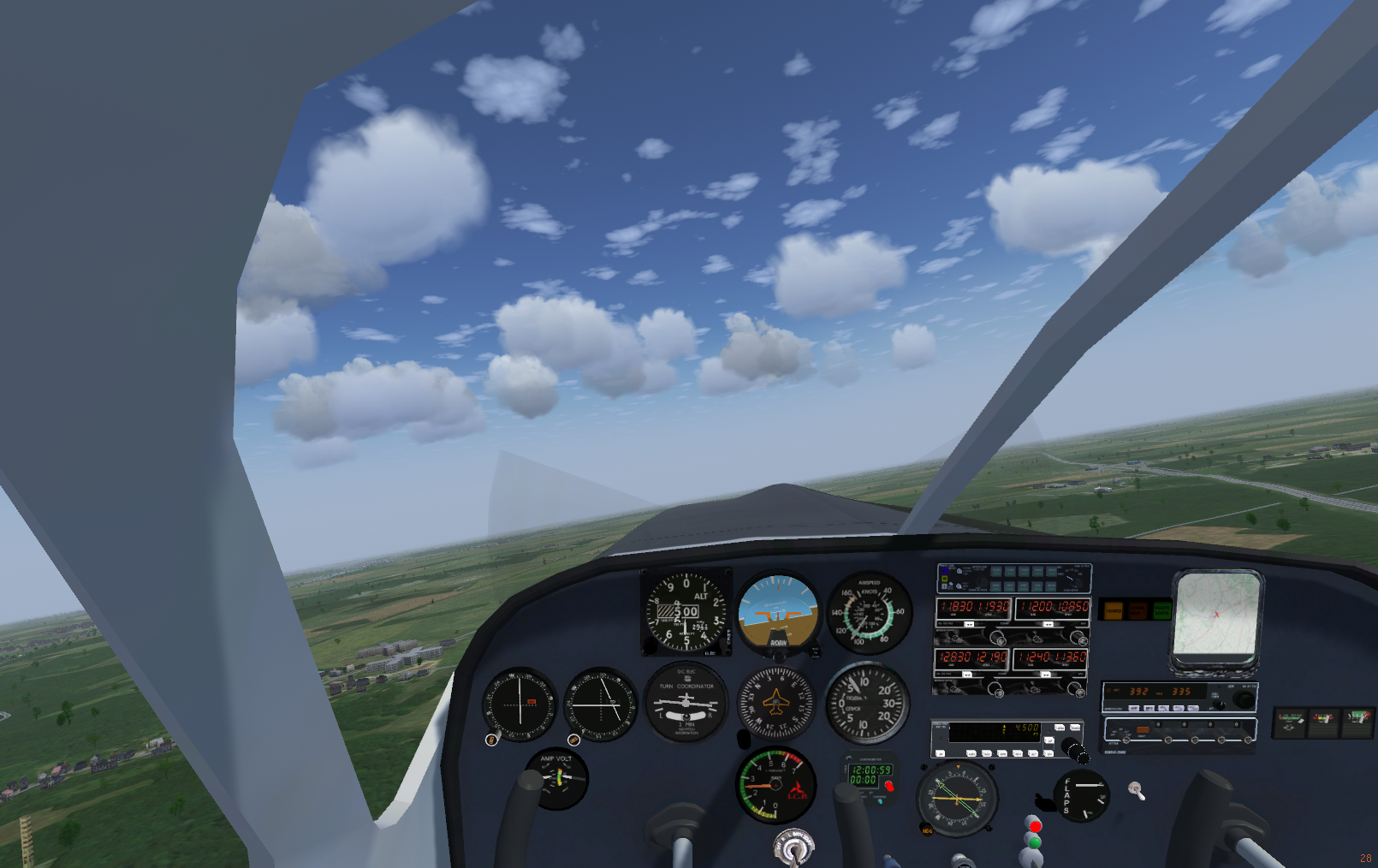Click the transponder's orange ident button
Image resolution: width=1378 pixels, height=868 pixels.
click(x=1142, y=729)
